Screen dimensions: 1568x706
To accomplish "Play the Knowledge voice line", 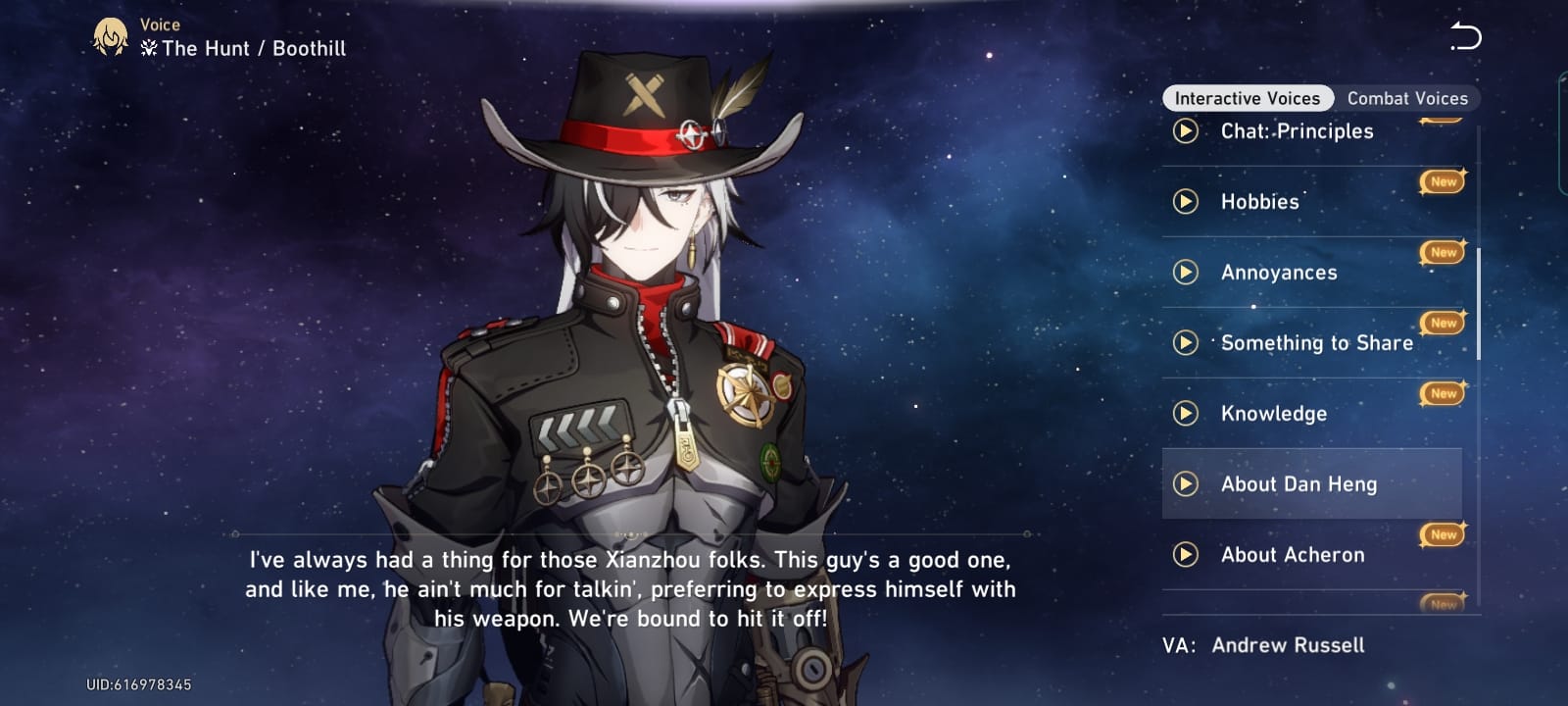I will pyautogui.click(x=1186, y=414).
